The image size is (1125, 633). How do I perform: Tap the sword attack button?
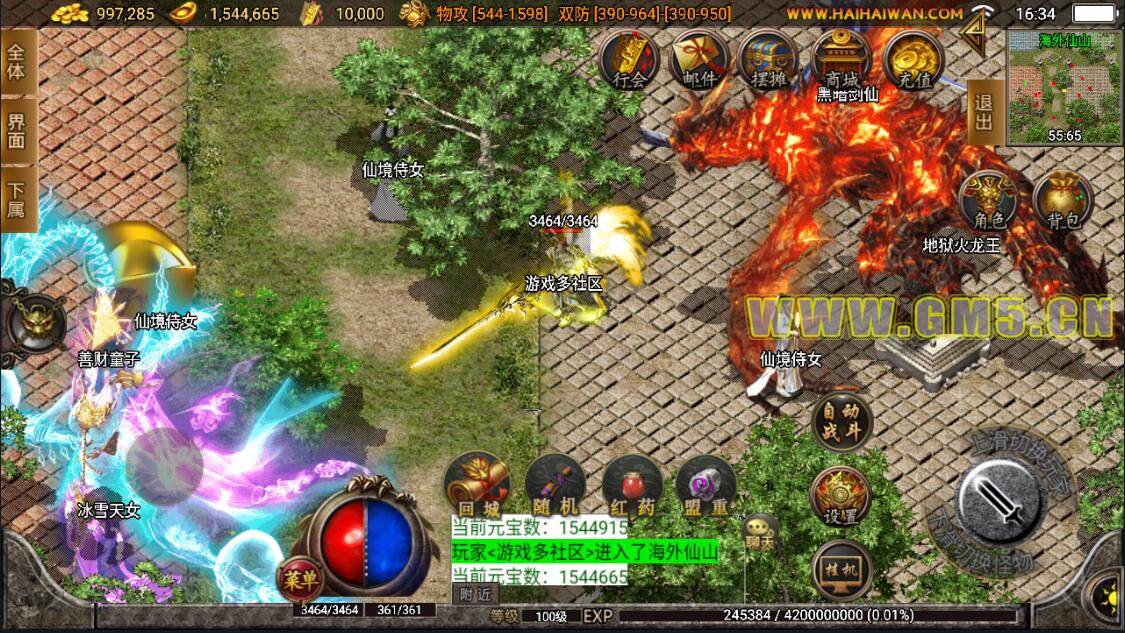1012,497
